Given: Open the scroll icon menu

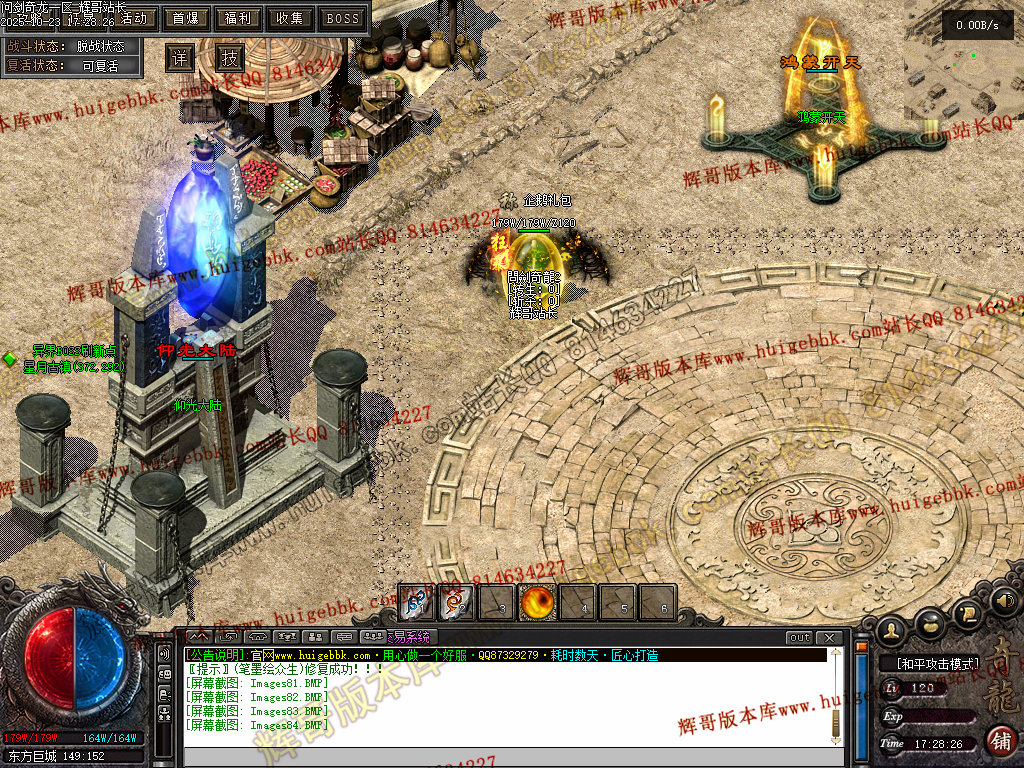Looking at the screenshot, I should pos(967,611).
